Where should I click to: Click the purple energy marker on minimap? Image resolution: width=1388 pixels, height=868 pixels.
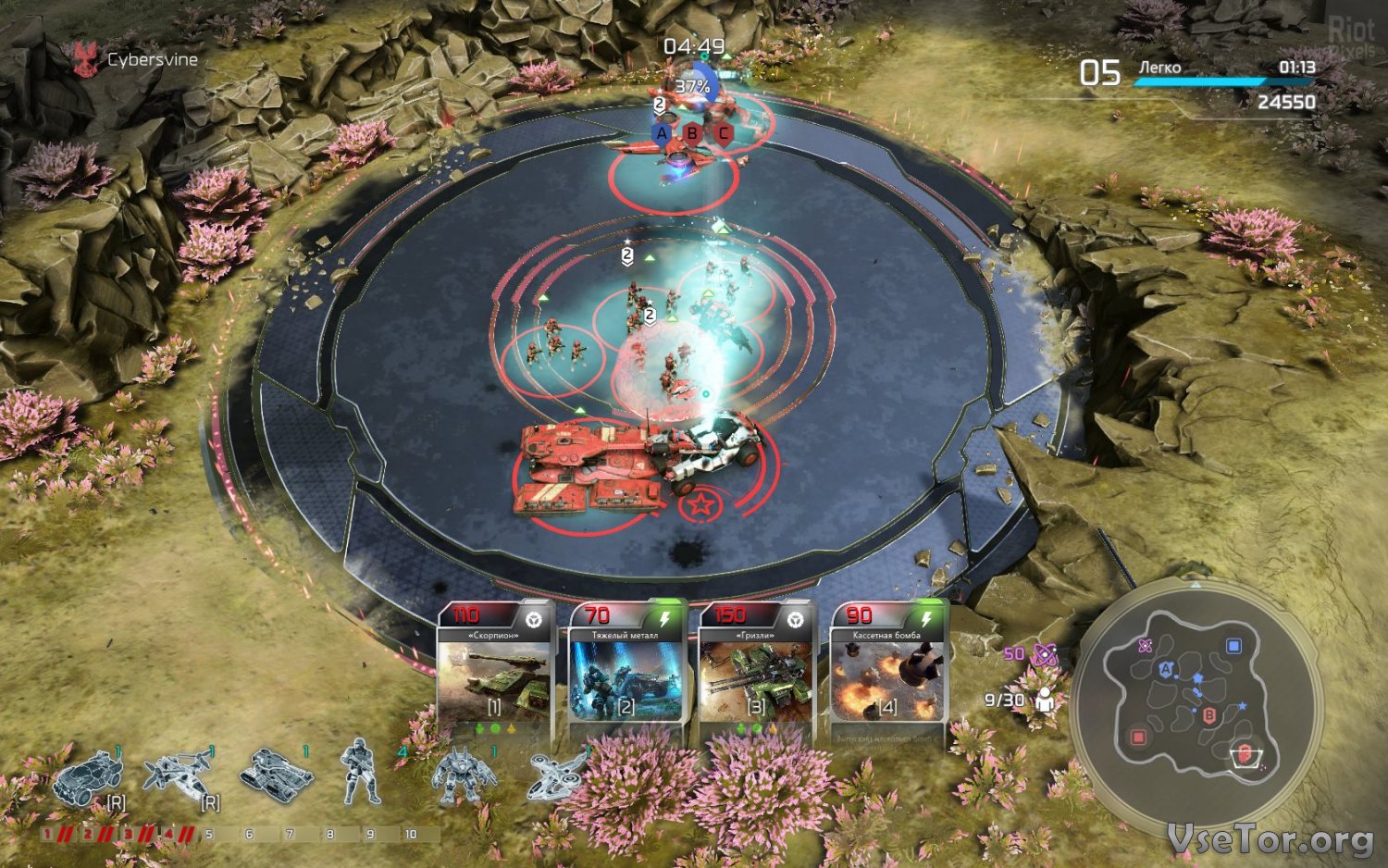point(1146,646)
